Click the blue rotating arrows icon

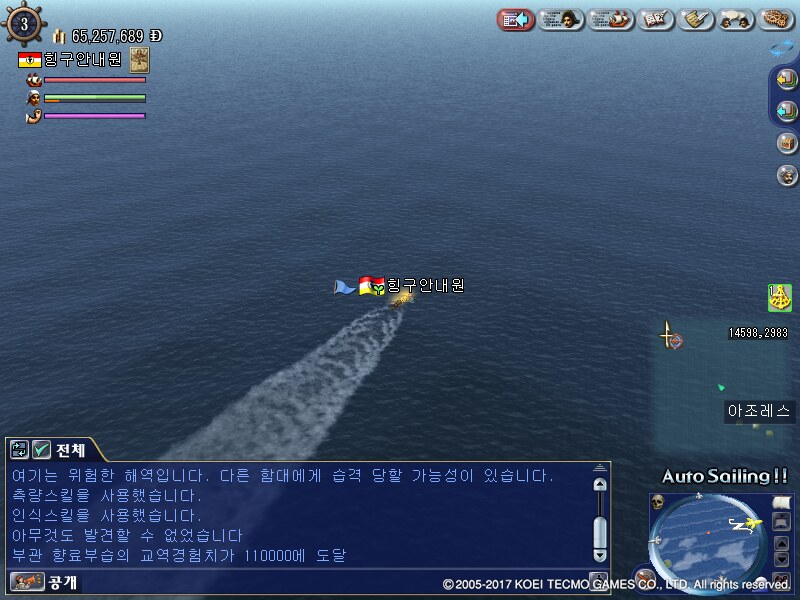point(781,48)
